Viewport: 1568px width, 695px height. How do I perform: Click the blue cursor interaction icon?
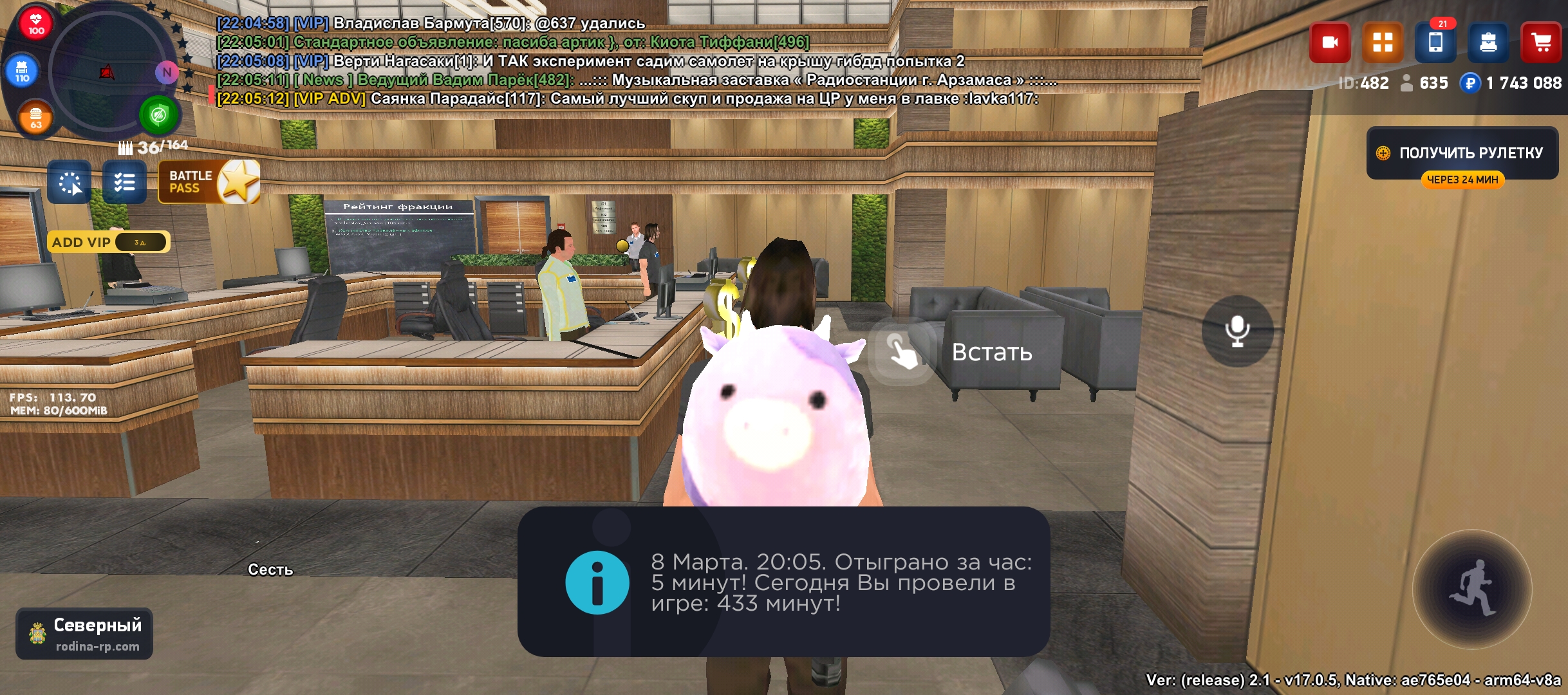(70, 183)
